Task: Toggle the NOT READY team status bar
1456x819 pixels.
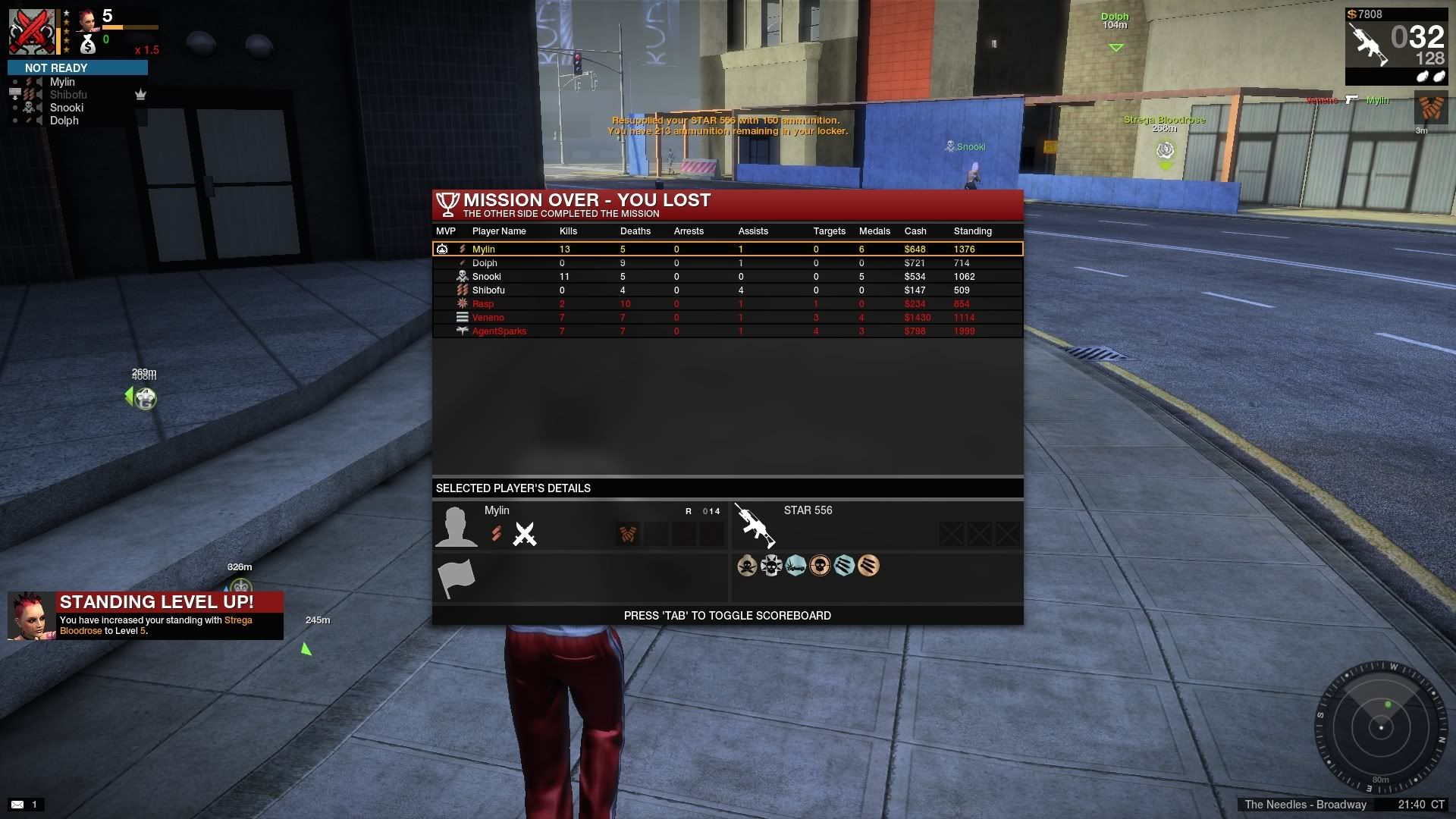Action: click(x=77, y=68)
